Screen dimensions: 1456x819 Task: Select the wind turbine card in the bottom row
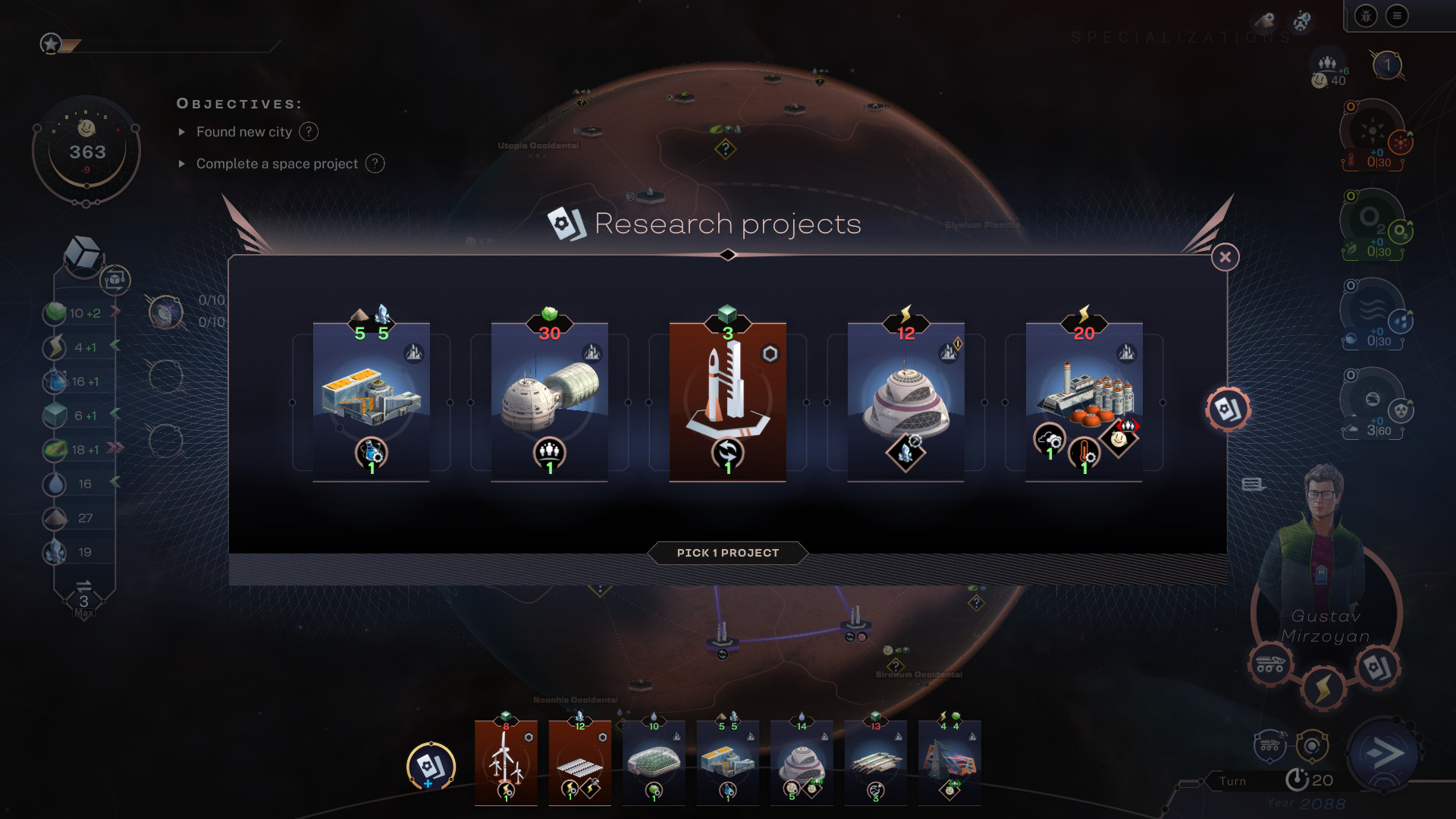tap(506, 762)
